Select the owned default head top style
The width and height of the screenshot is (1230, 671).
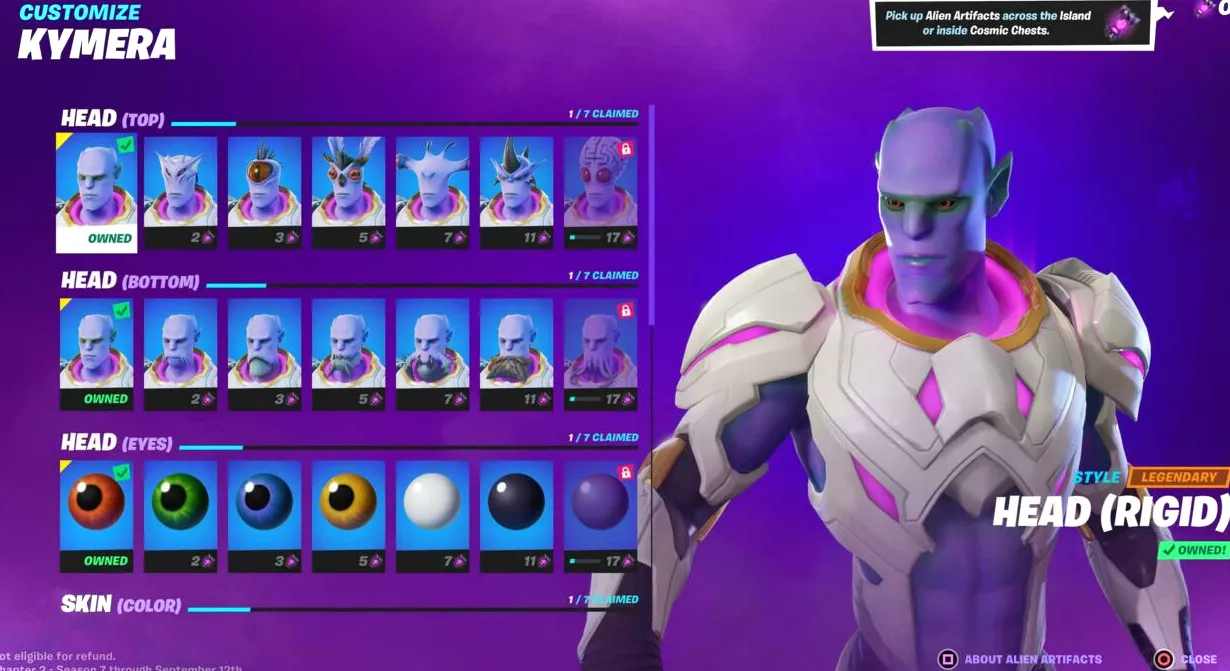click(x=96, y=191)
